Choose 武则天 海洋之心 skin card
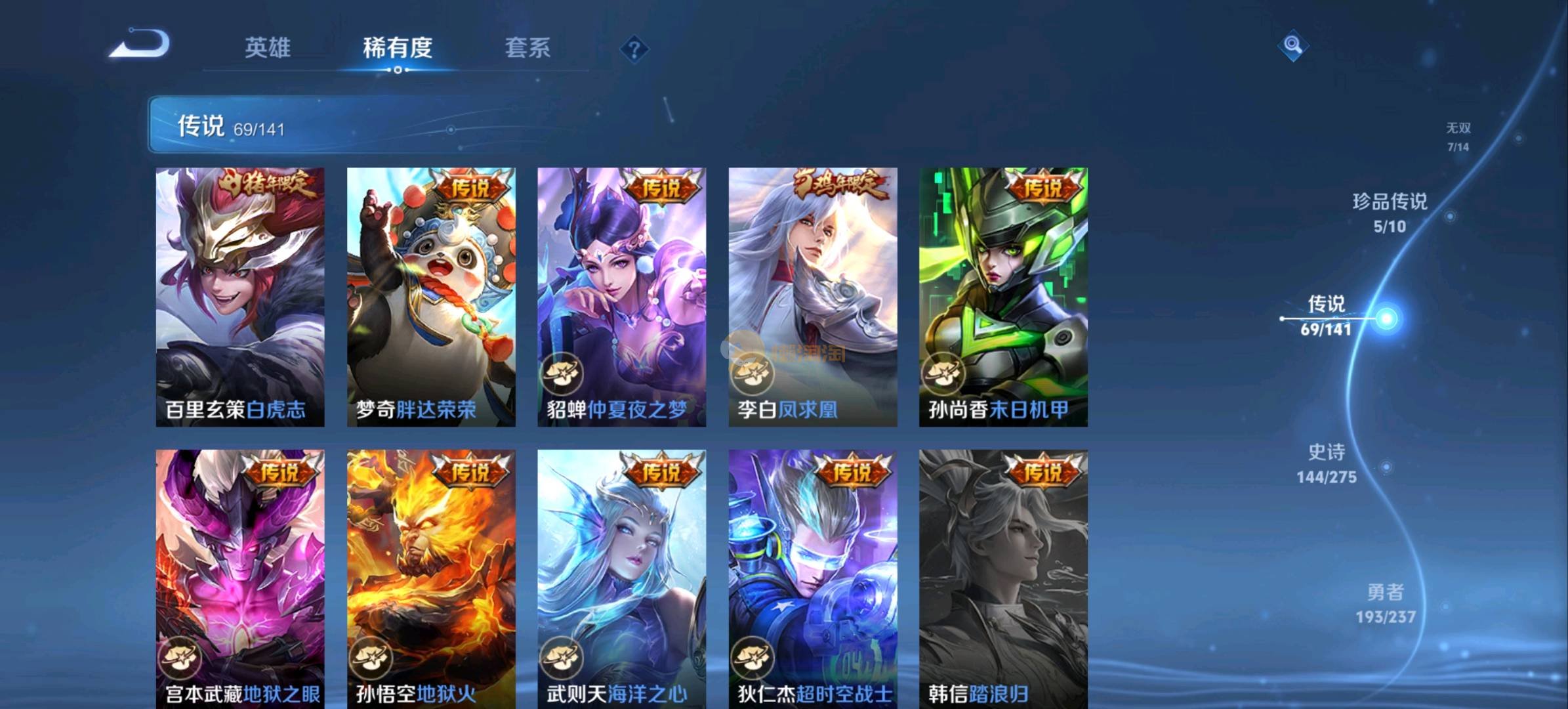Image resolution: width=1568 pixels, height=709 pixels. click(x=621, y=578)
